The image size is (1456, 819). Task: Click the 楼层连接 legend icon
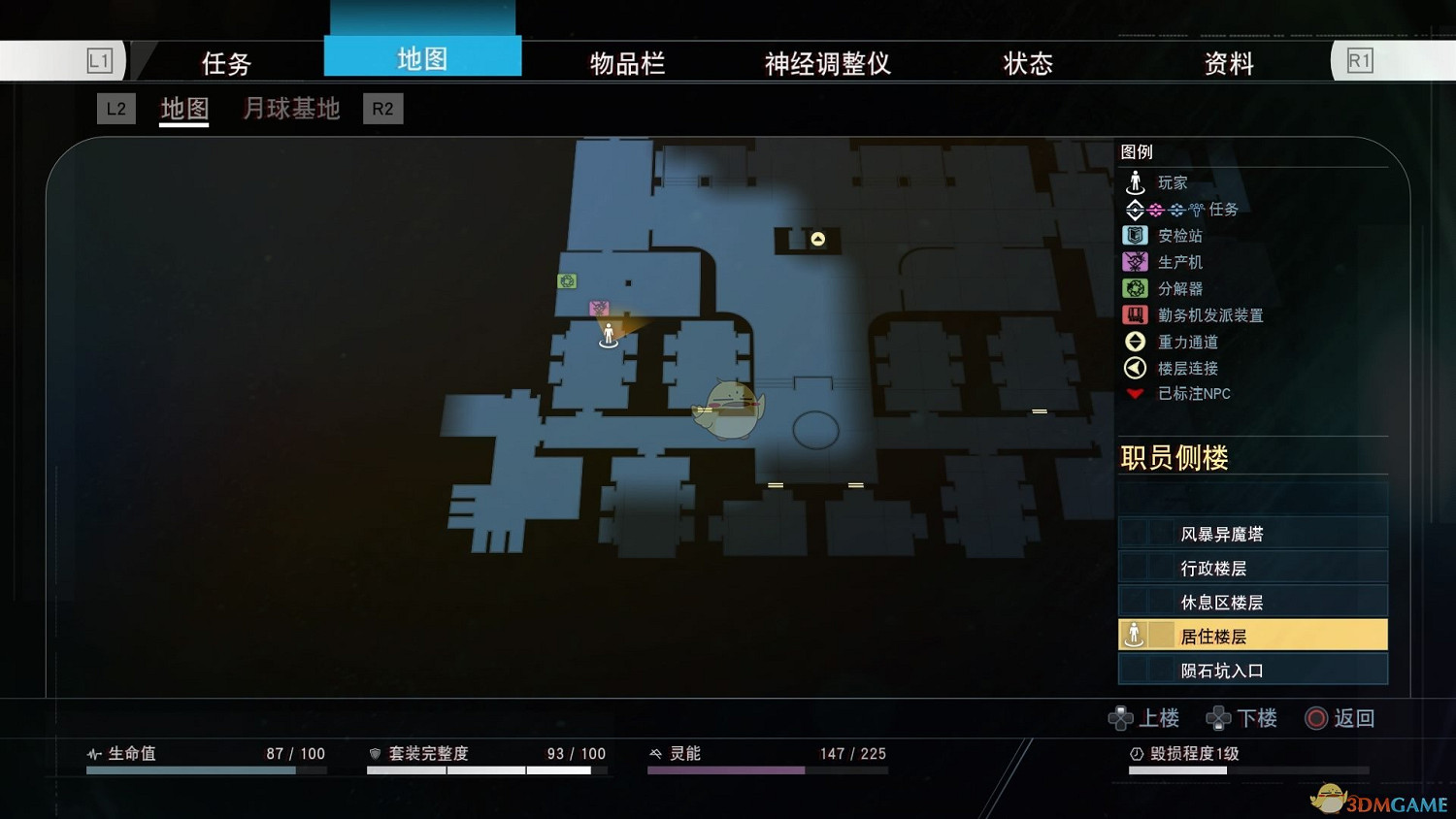pyautogui.click(x=1134, y=368)
